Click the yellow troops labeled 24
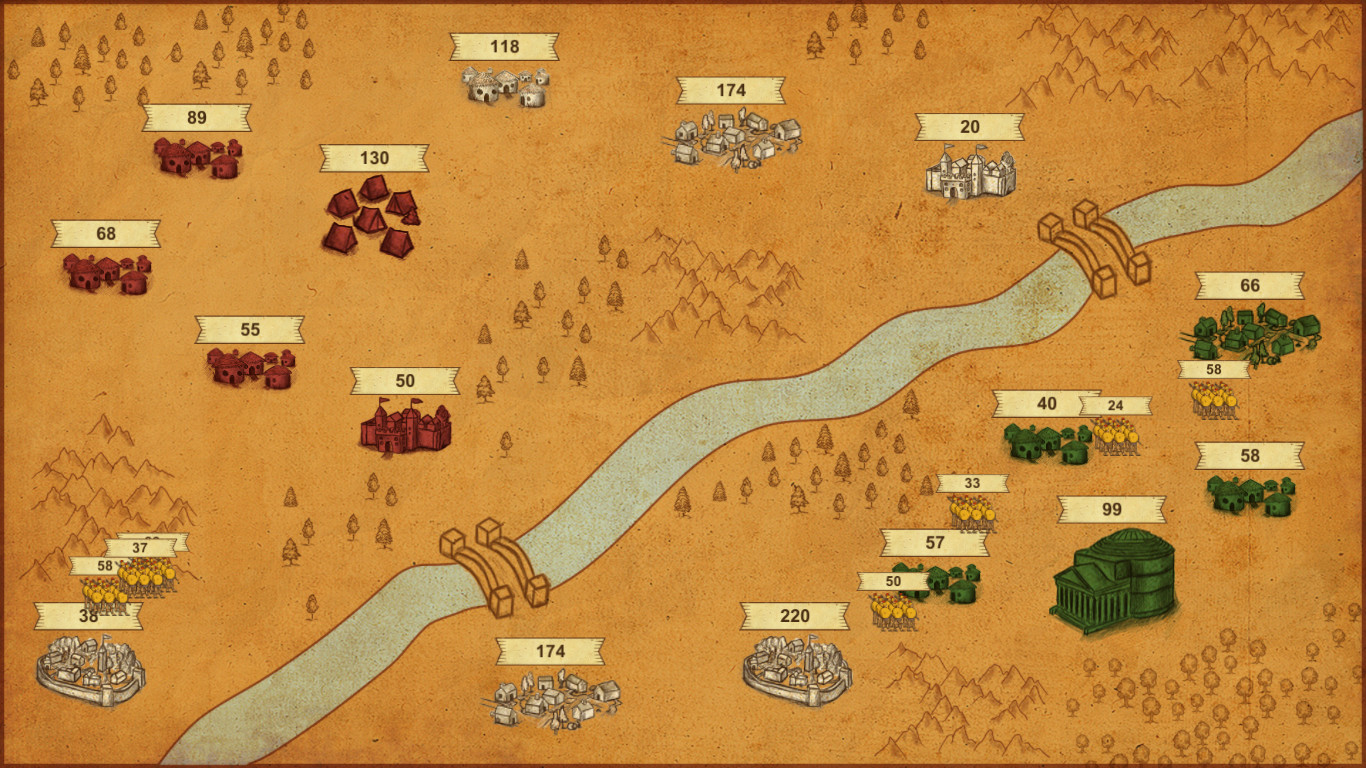 [x=1115, y=435]
